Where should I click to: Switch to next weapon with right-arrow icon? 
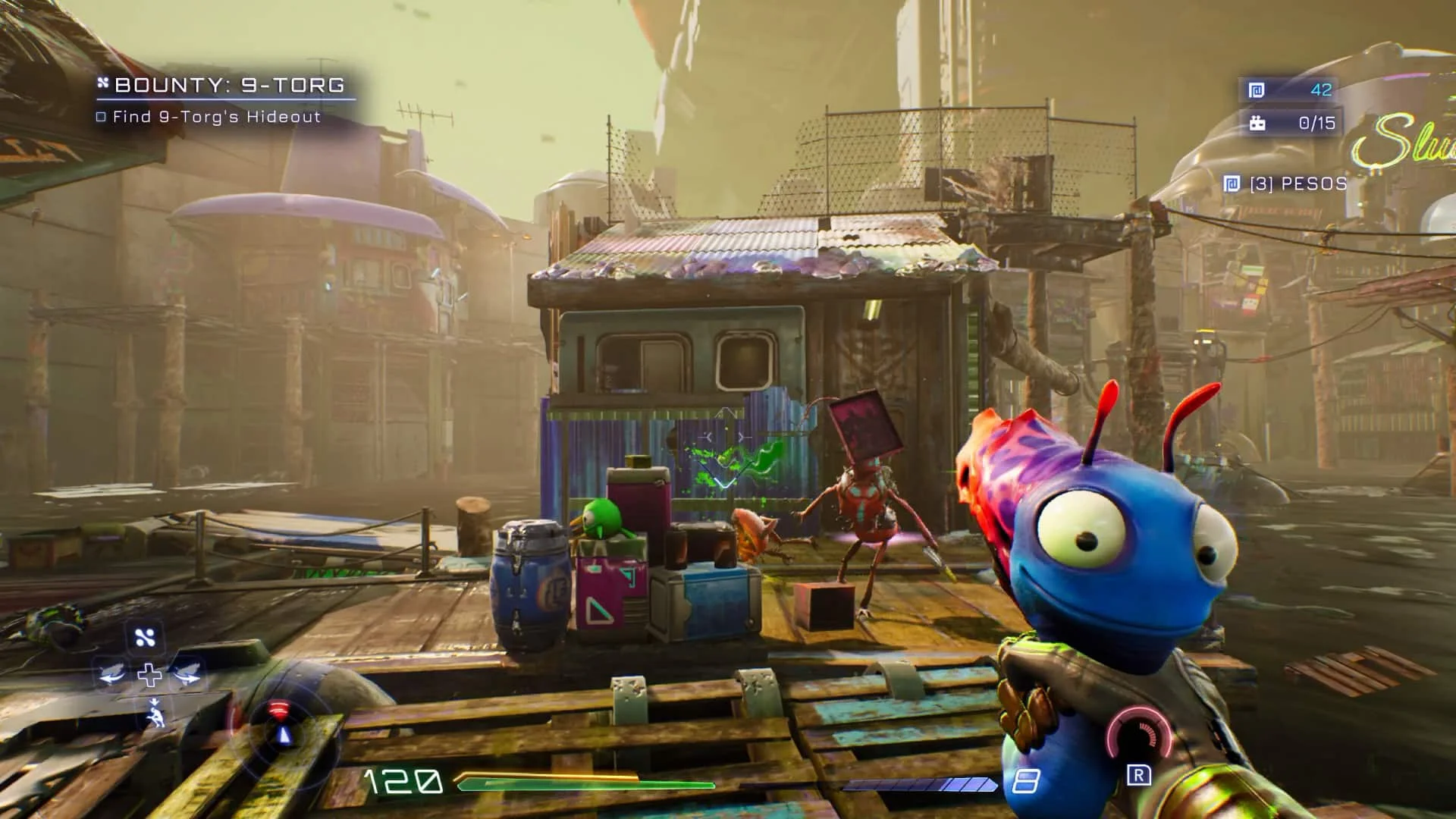[x=187, y=674]
